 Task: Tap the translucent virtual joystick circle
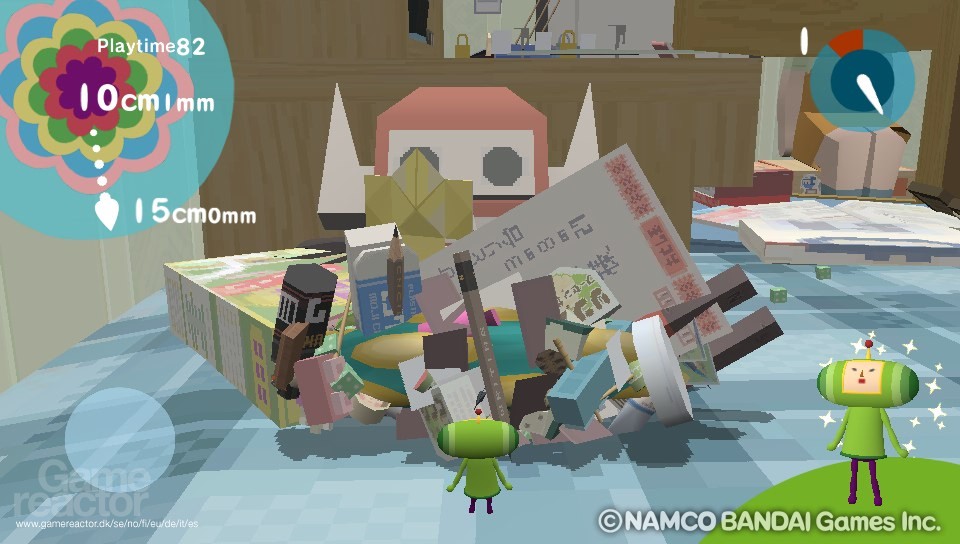coord(119,438)
